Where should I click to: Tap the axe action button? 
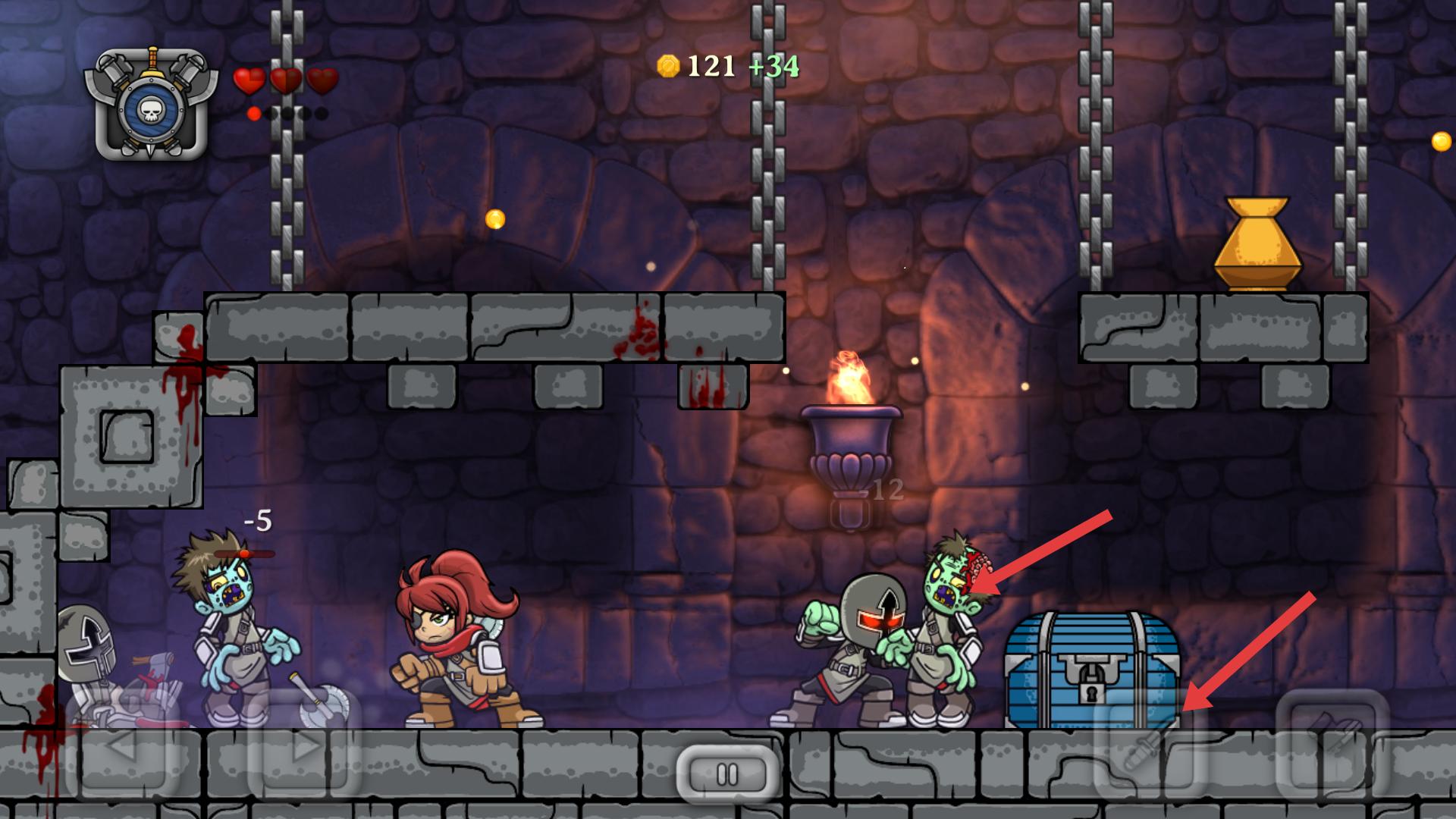point(1332,747)
